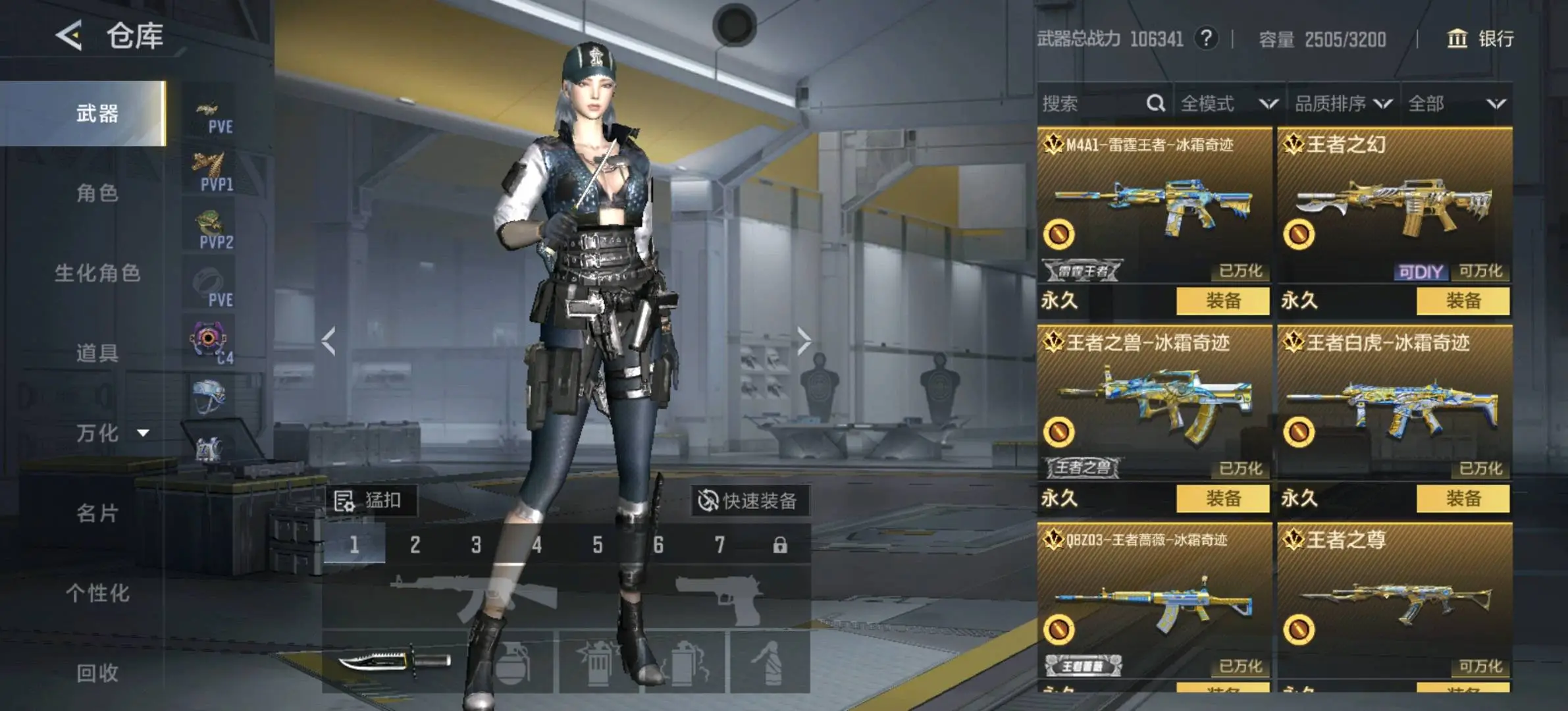
Task: Equip the 王者之幻 weapon
Action: tap(1463, 301)
